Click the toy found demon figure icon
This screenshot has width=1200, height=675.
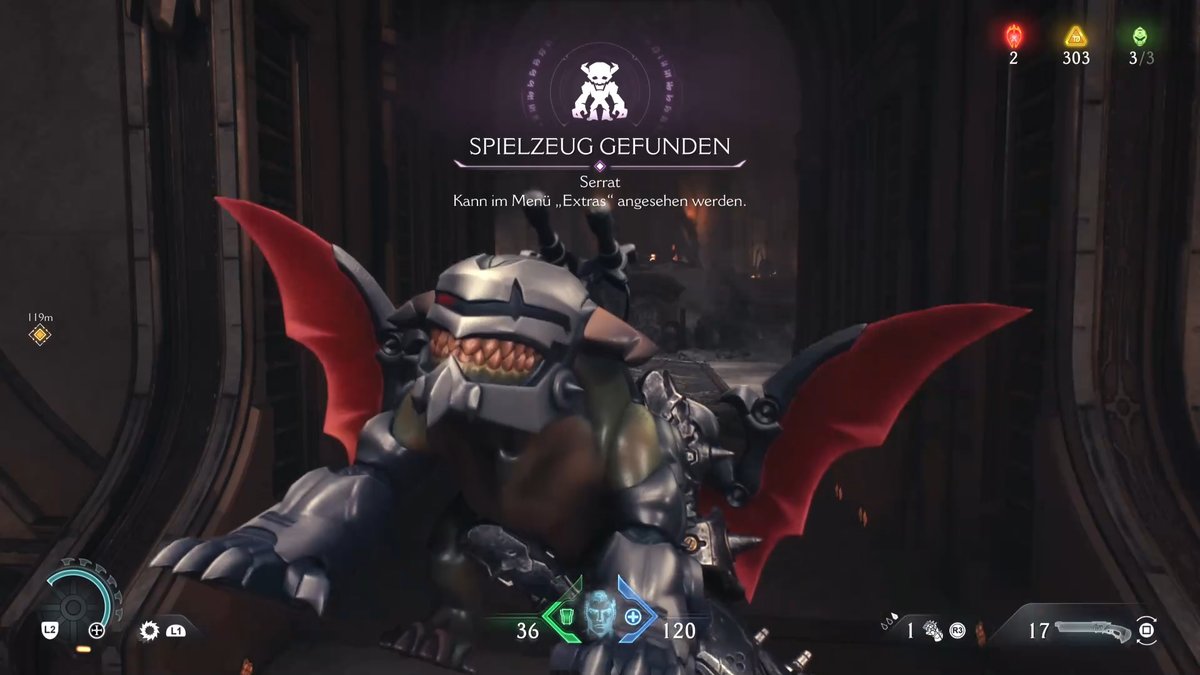[598, 90]
